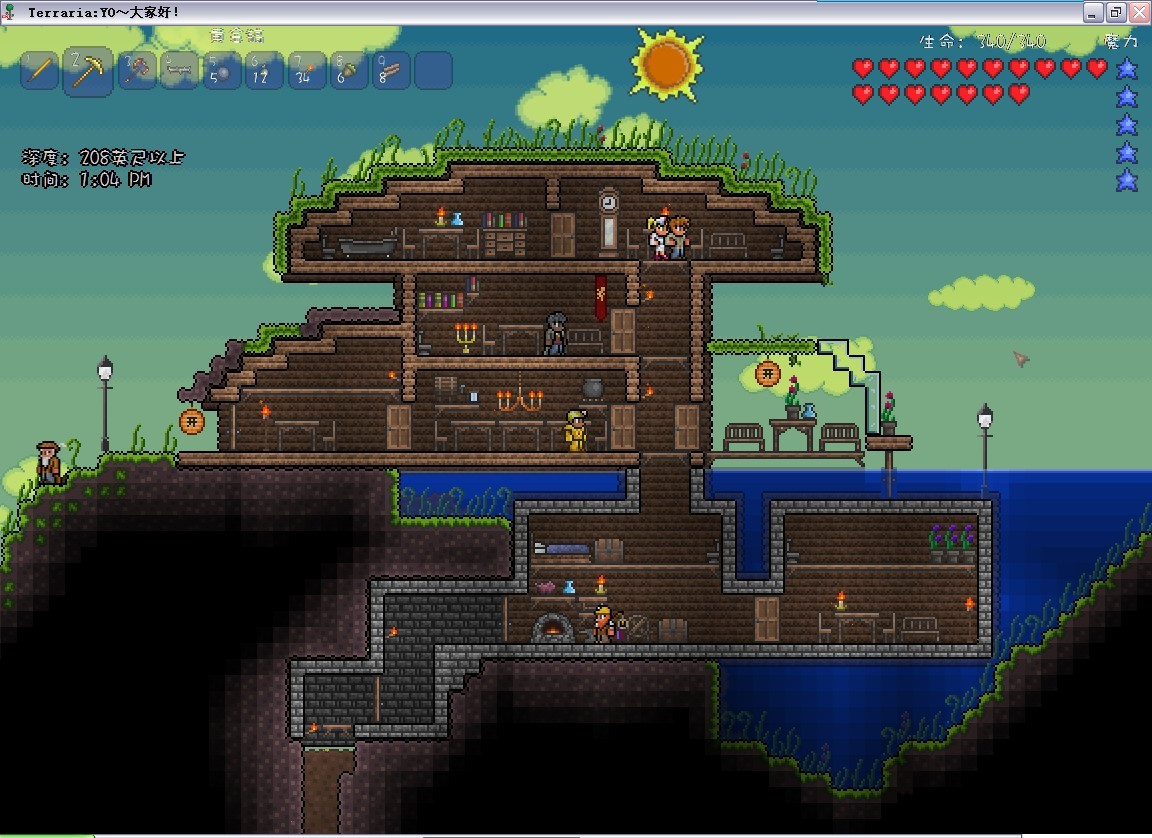Pick the gray ball stack of 5
1152x838 pixels.
[x=222, y=70]
